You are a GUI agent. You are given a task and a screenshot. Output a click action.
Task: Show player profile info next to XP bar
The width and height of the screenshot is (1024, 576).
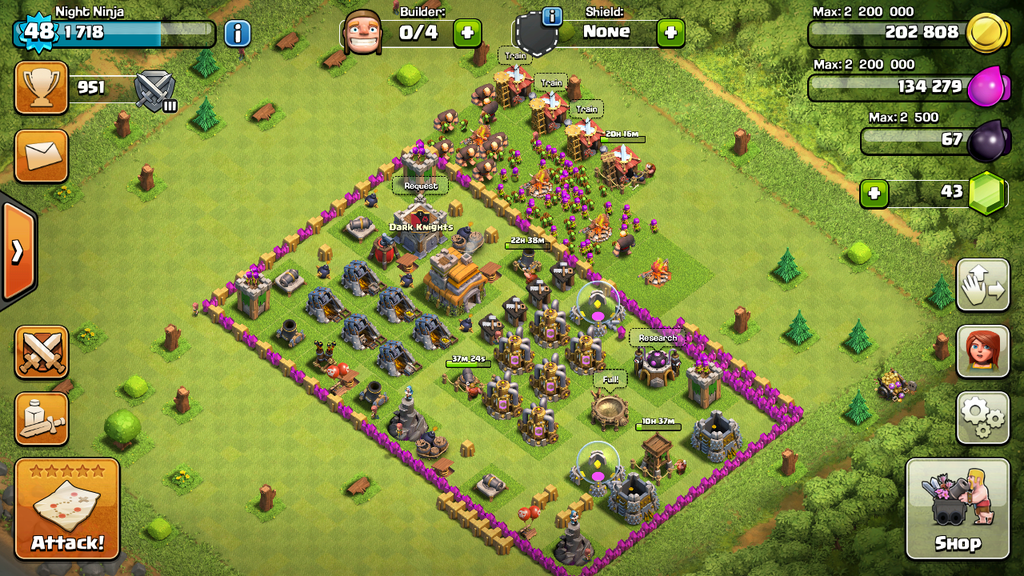[237, 33]
